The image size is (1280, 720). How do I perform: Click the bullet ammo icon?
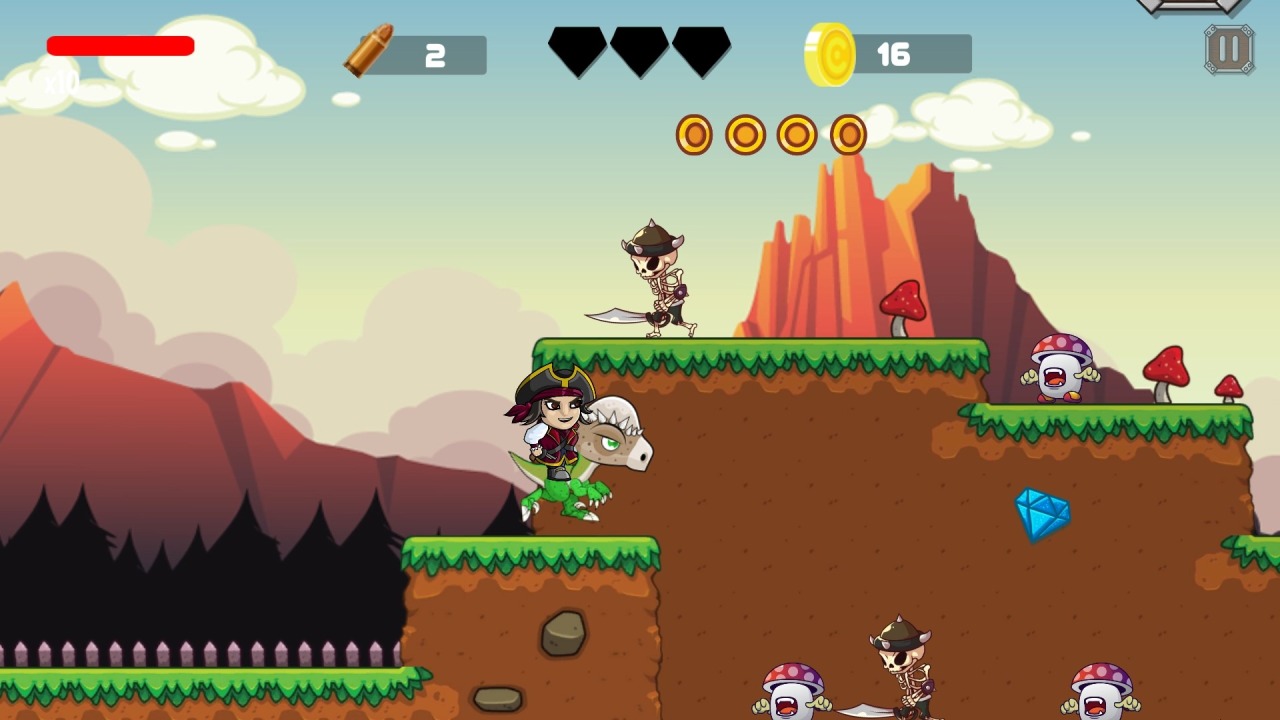point(365,50)
